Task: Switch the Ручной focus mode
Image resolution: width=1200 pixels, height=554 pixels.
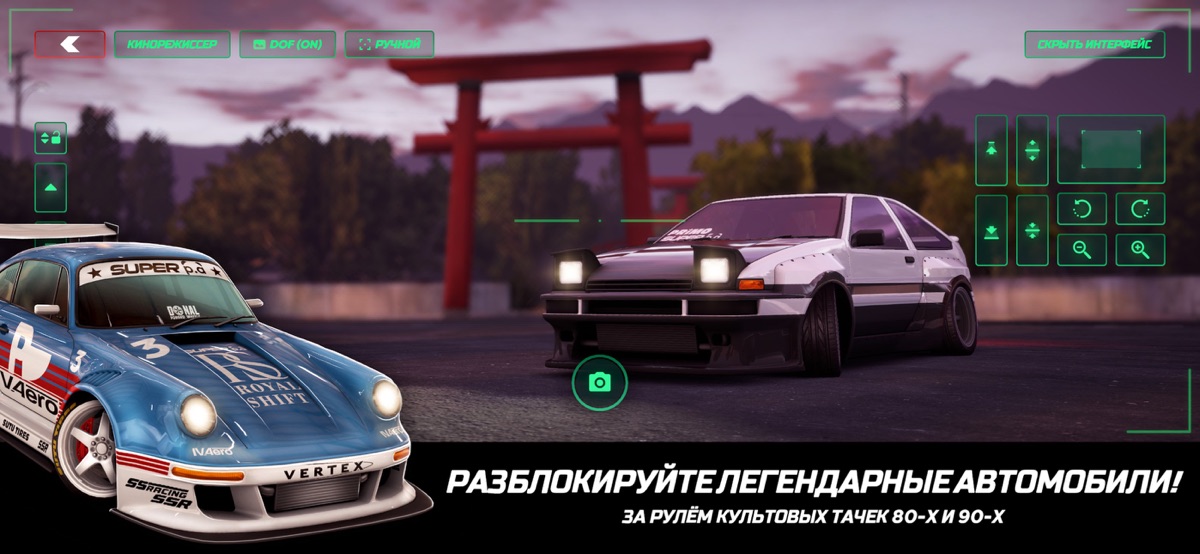Action: (389, 44)
